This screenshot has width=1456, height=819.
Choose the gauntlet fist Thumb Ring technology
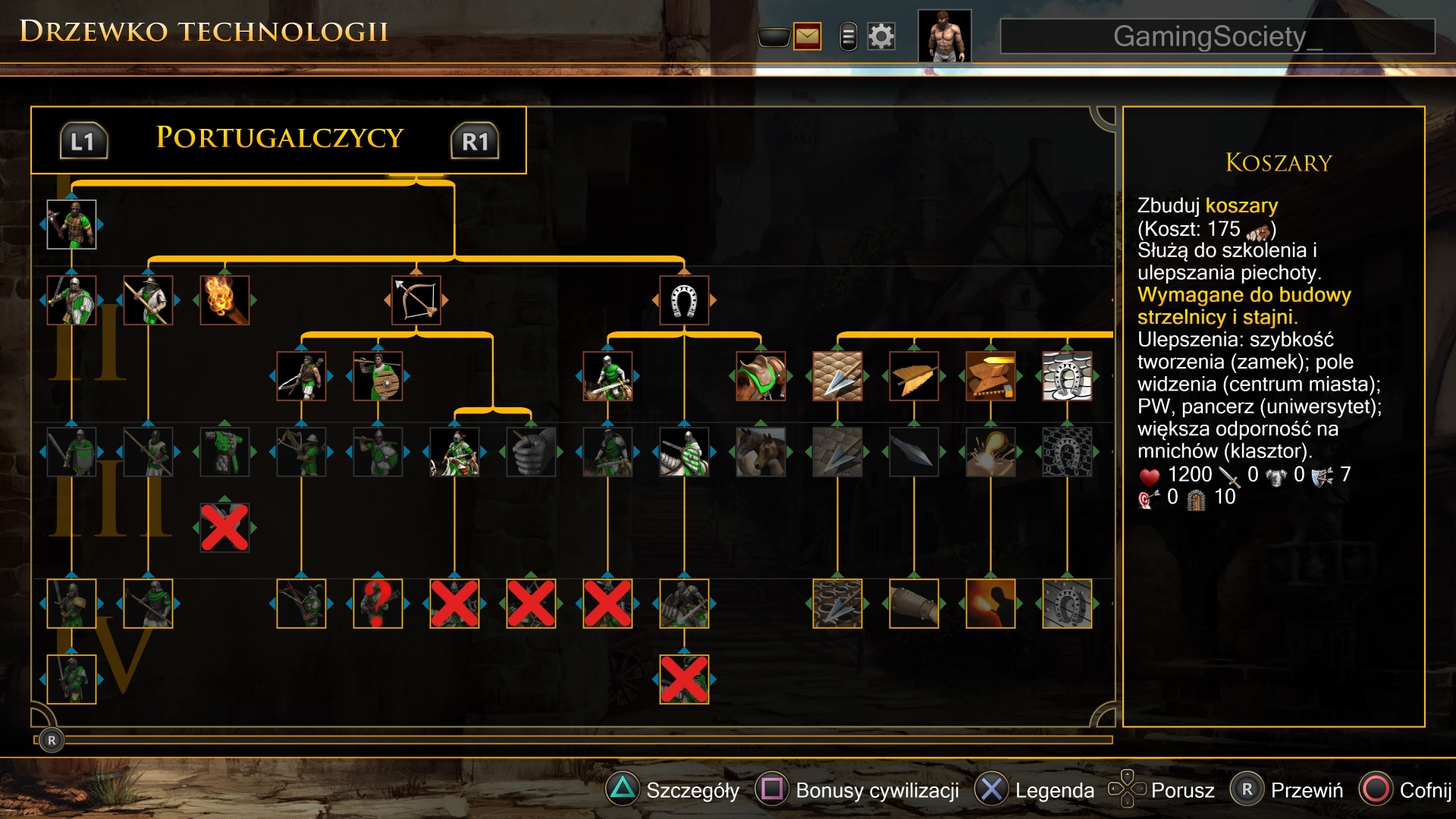click(x=531, y=452)
